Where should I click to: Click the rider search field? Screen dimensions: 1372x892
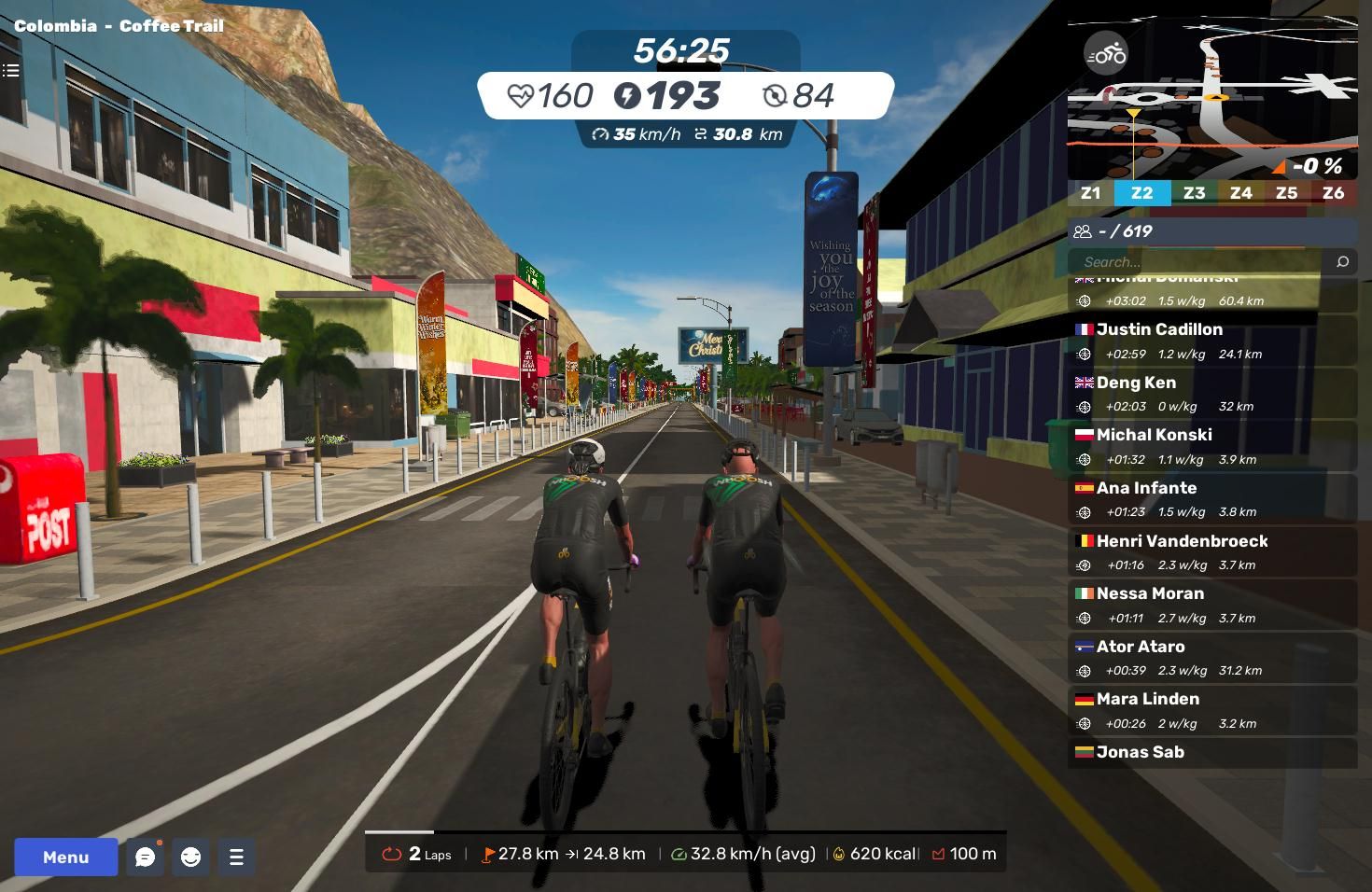(1199, 262)
